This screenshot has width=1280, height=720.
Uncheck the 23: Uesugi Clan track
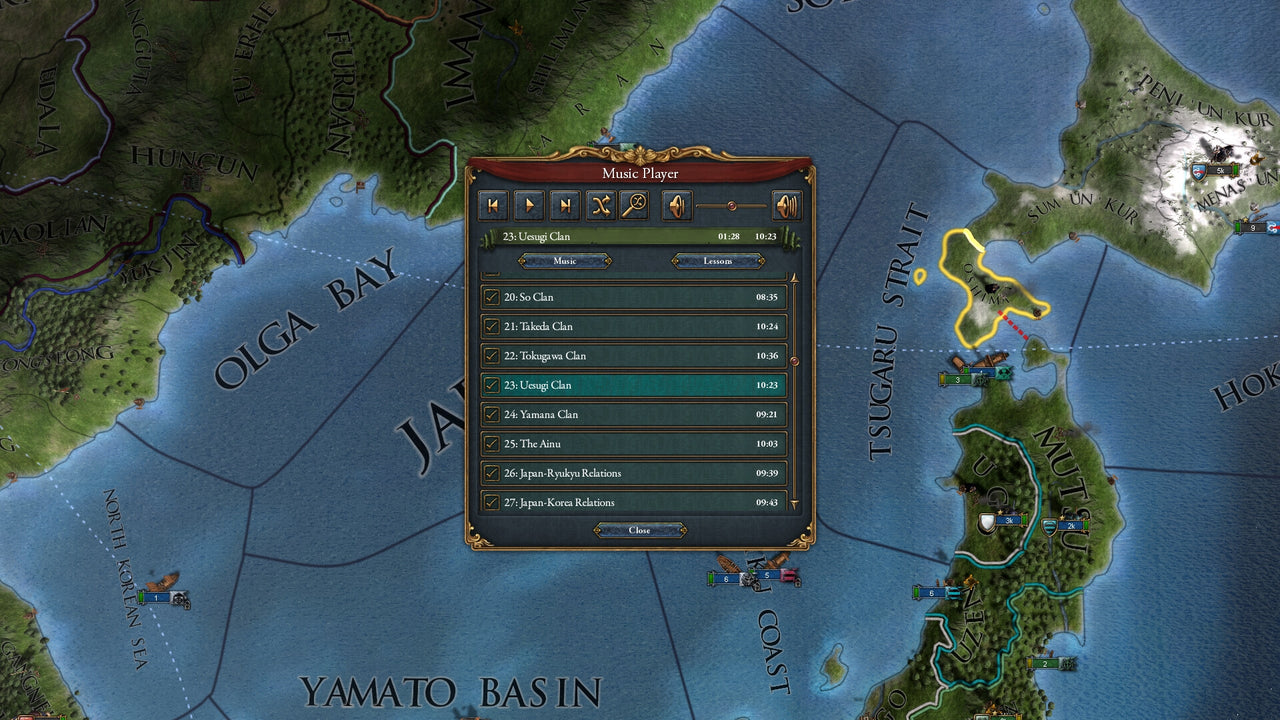tap(489, 385)
